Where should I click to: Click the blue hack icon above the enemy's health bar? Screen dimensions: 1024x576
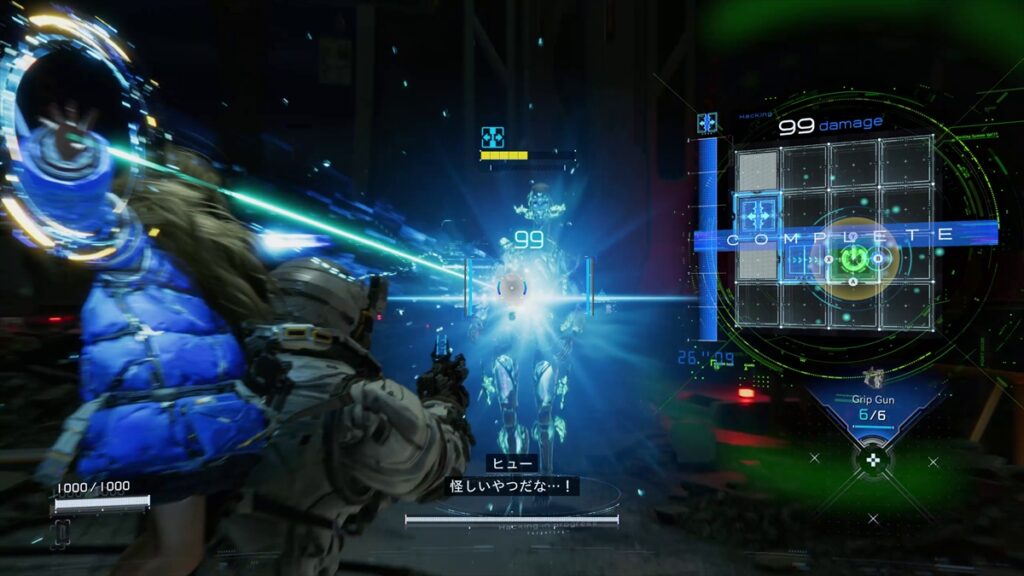tap(492, 137)
